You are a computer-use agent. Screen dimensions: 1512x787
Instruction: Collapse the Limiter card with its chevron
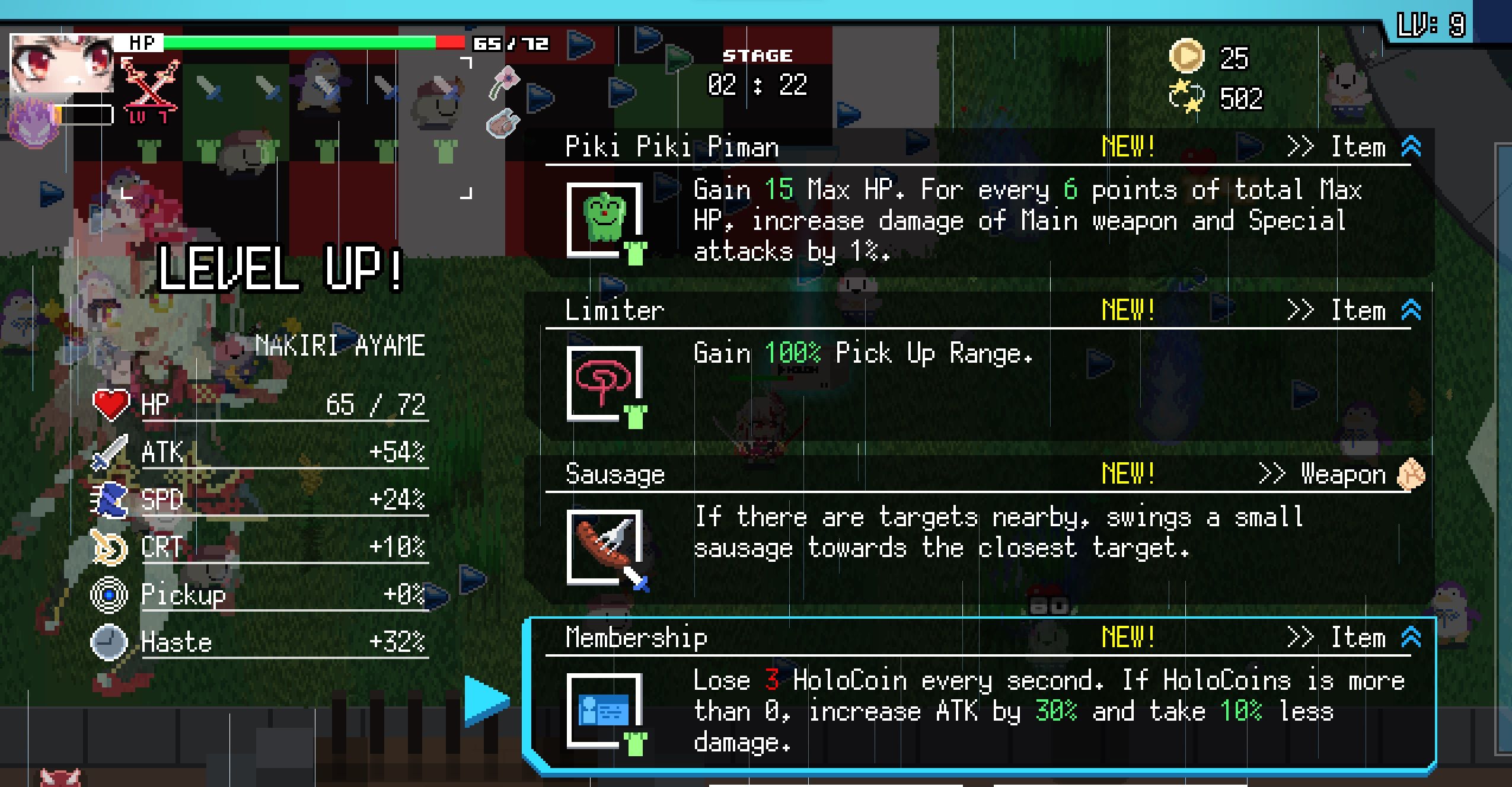click(1412, 308)
